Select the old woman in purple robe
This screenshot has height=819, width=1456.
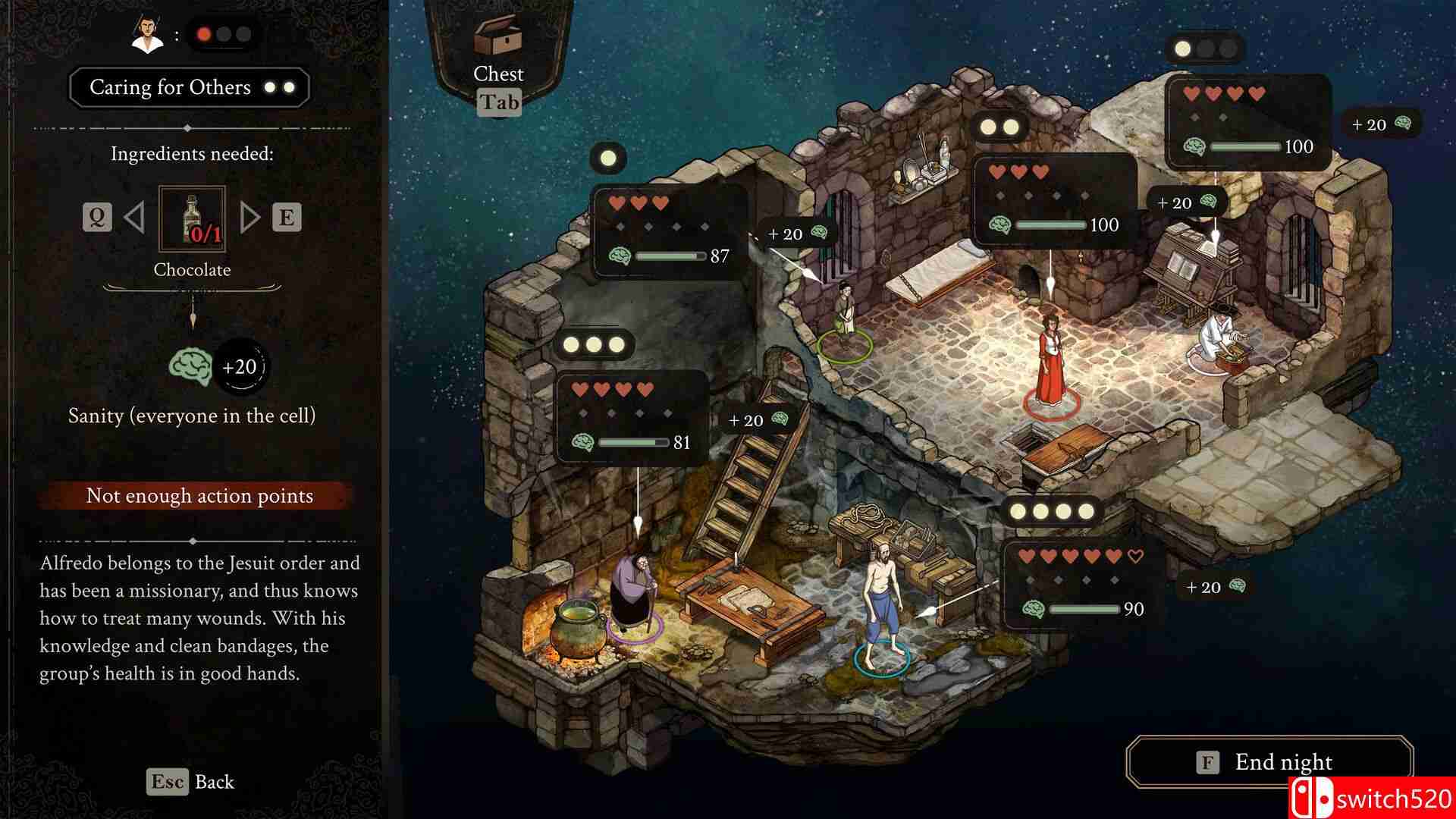pos(634,593)
